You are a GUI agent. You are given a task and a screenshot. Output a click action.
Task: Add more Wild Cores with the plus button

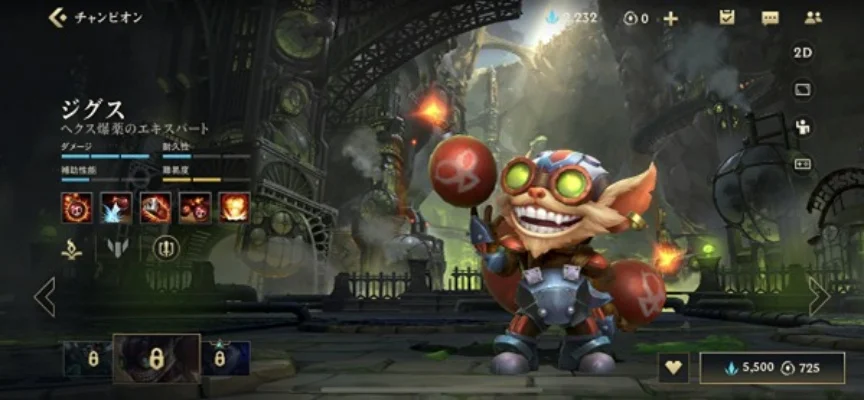(x=670, y=18)
